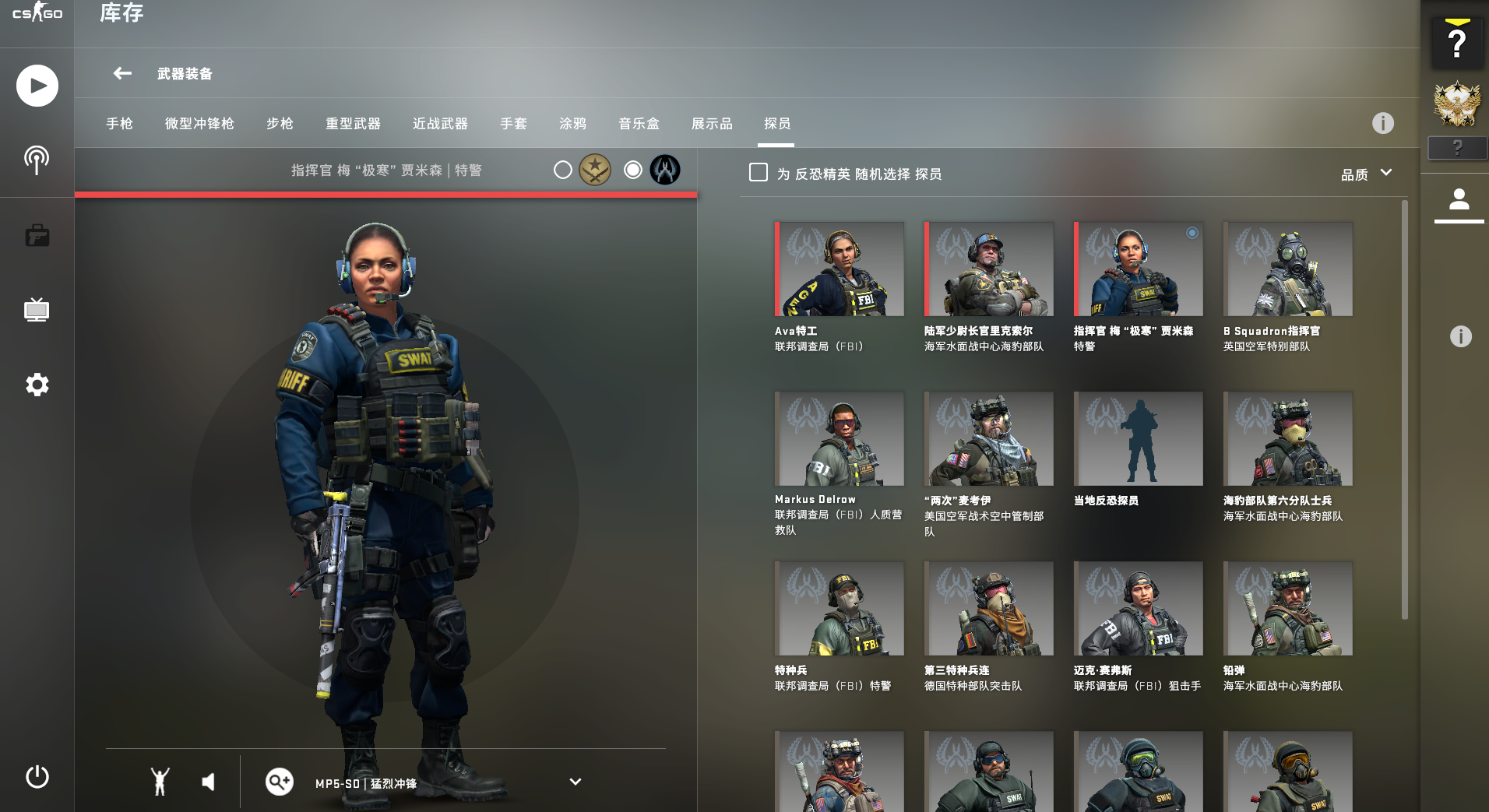Switch to the 手枪 pistols tab
This screenshot has width=1489, height=812.
point(119,124)
